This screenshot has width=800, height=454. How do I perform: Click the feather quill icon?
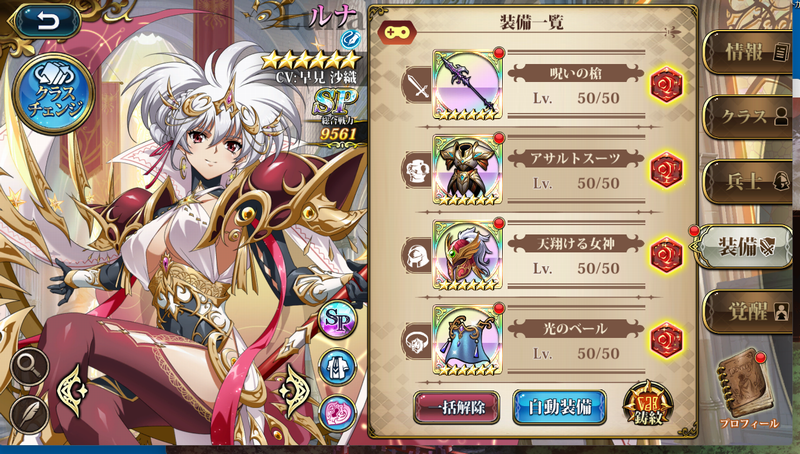click(x=29, y=413)
